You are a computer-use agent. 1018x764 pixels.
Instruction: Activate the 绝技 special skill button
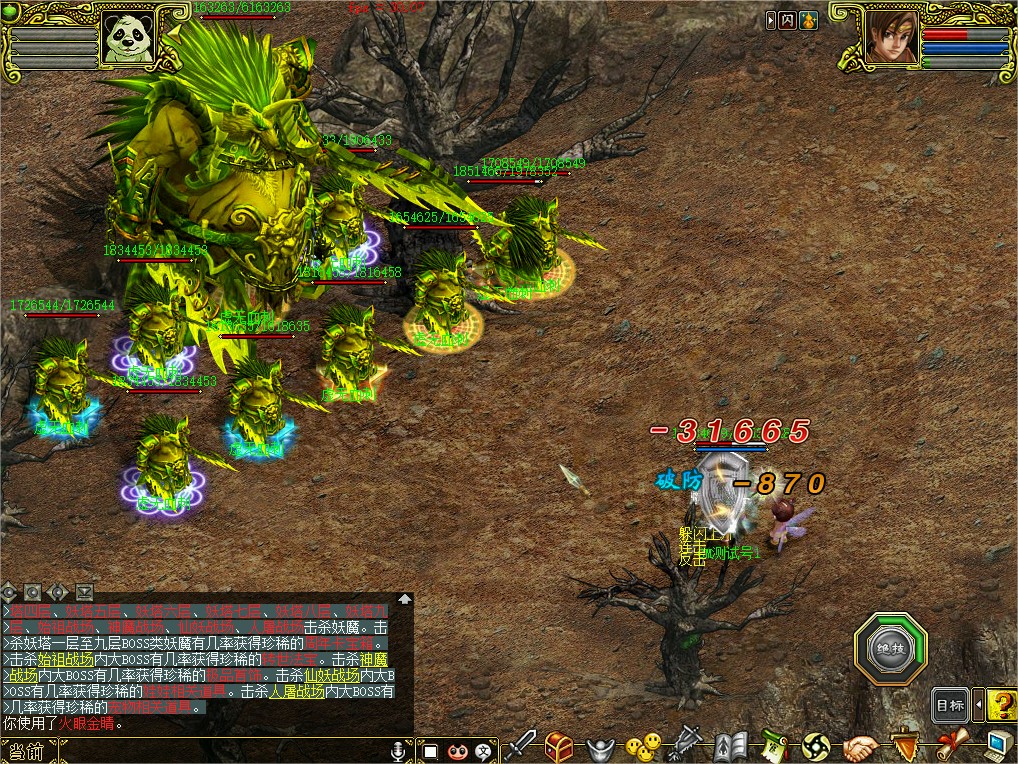pyautogui.click(x=890, y=649)
